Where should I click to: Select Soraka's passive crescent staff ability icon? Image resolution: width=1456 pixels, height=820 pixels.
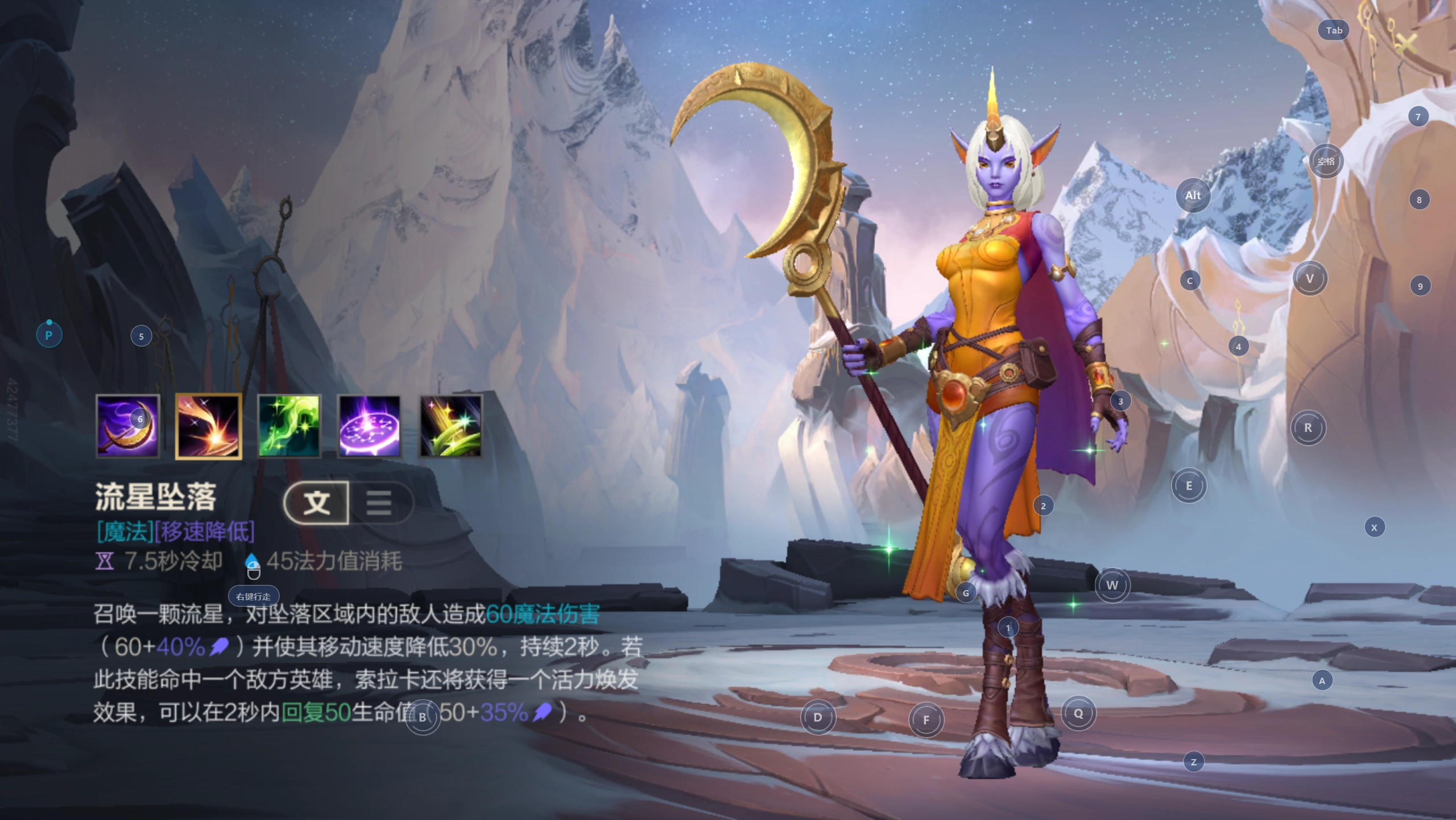point(127,426)
